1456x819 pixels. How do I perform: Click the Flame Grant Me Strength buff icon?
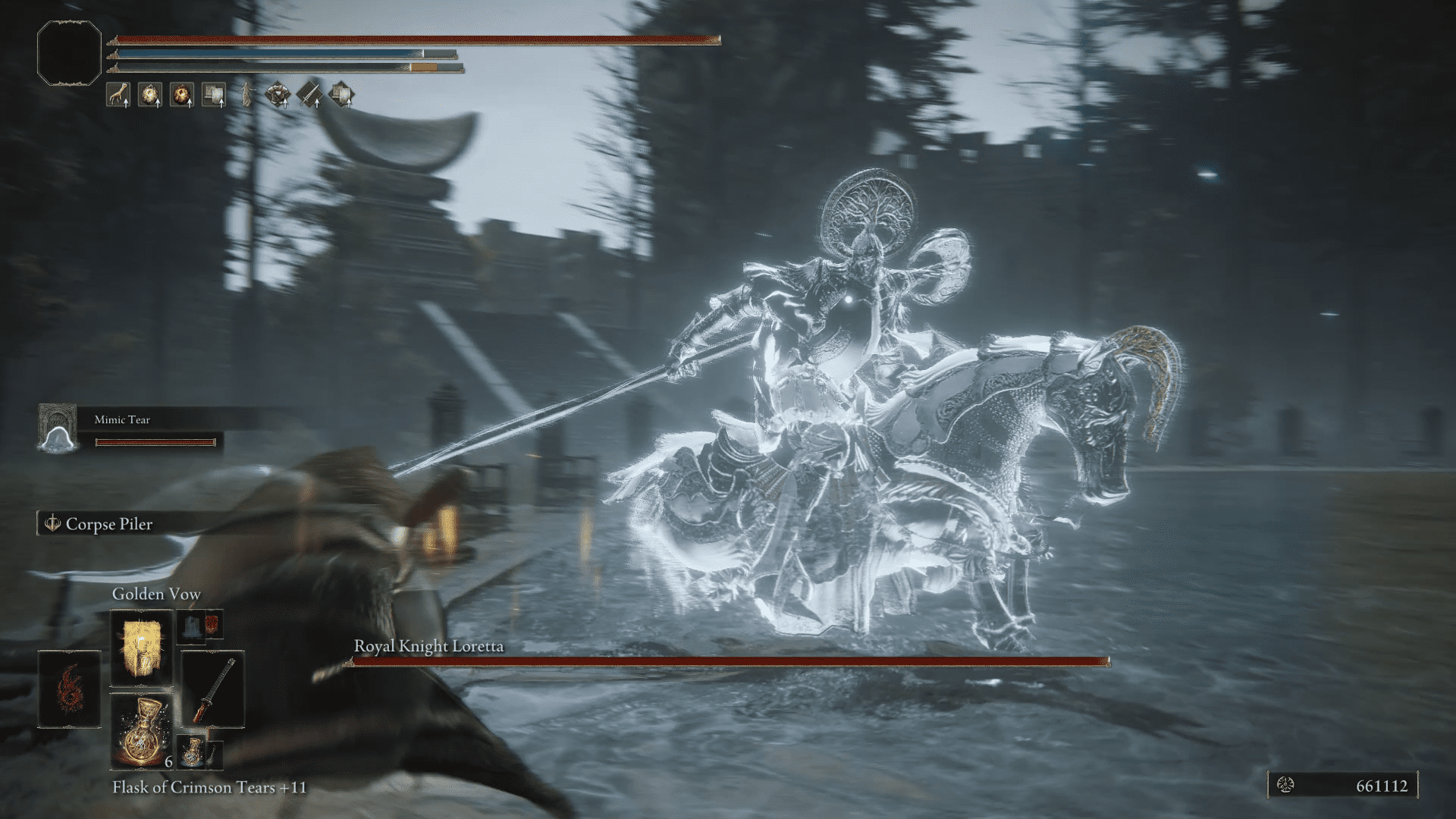coord(182,95)
